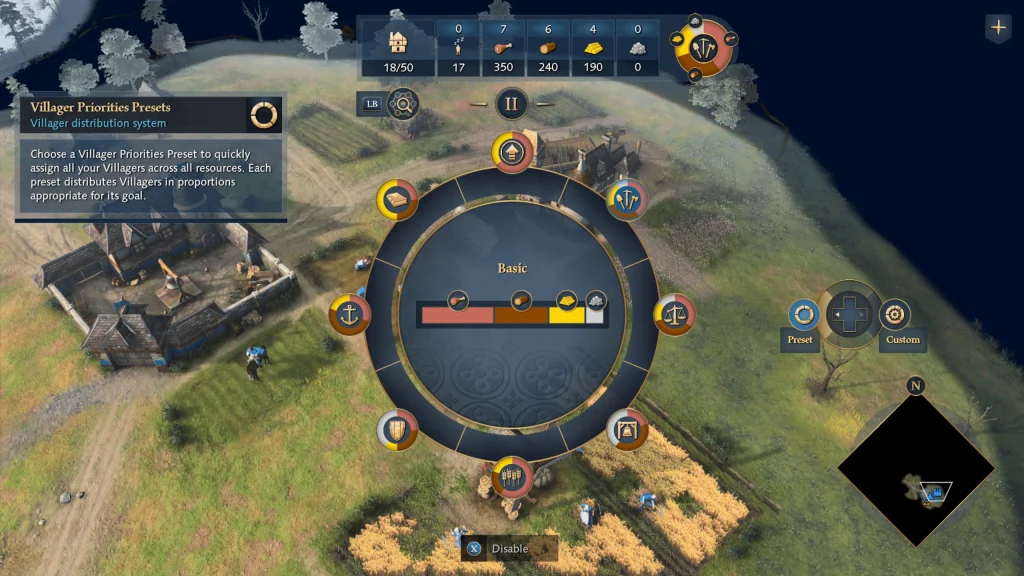
Task: Switch to the Preset mode
Action: click(x=800, y=316)
